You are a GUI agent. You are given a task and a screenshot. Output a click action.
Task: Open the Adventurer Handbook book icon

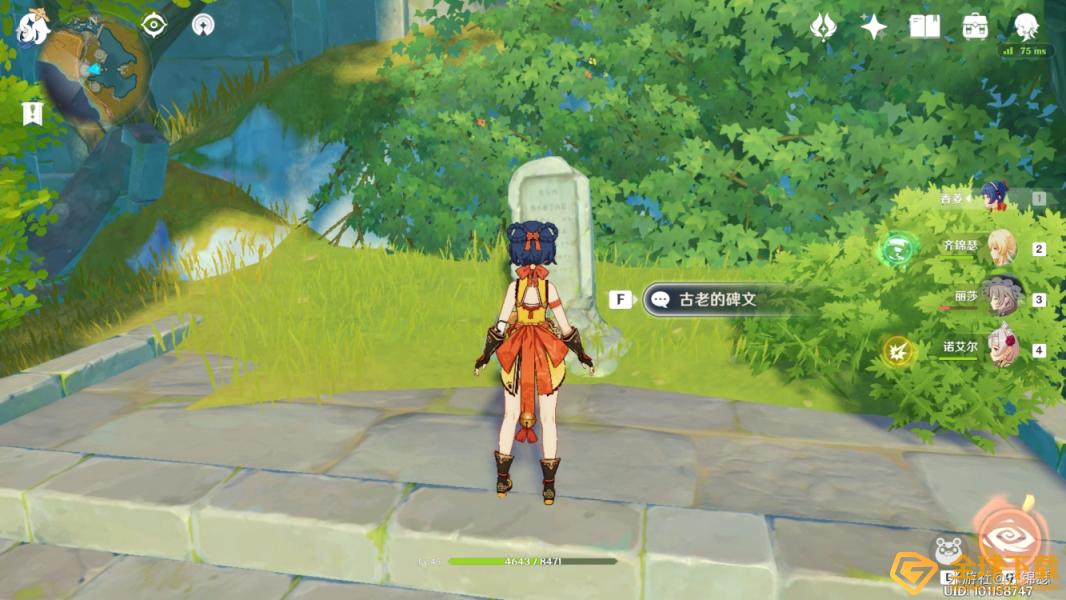click(x=925, y=27)
